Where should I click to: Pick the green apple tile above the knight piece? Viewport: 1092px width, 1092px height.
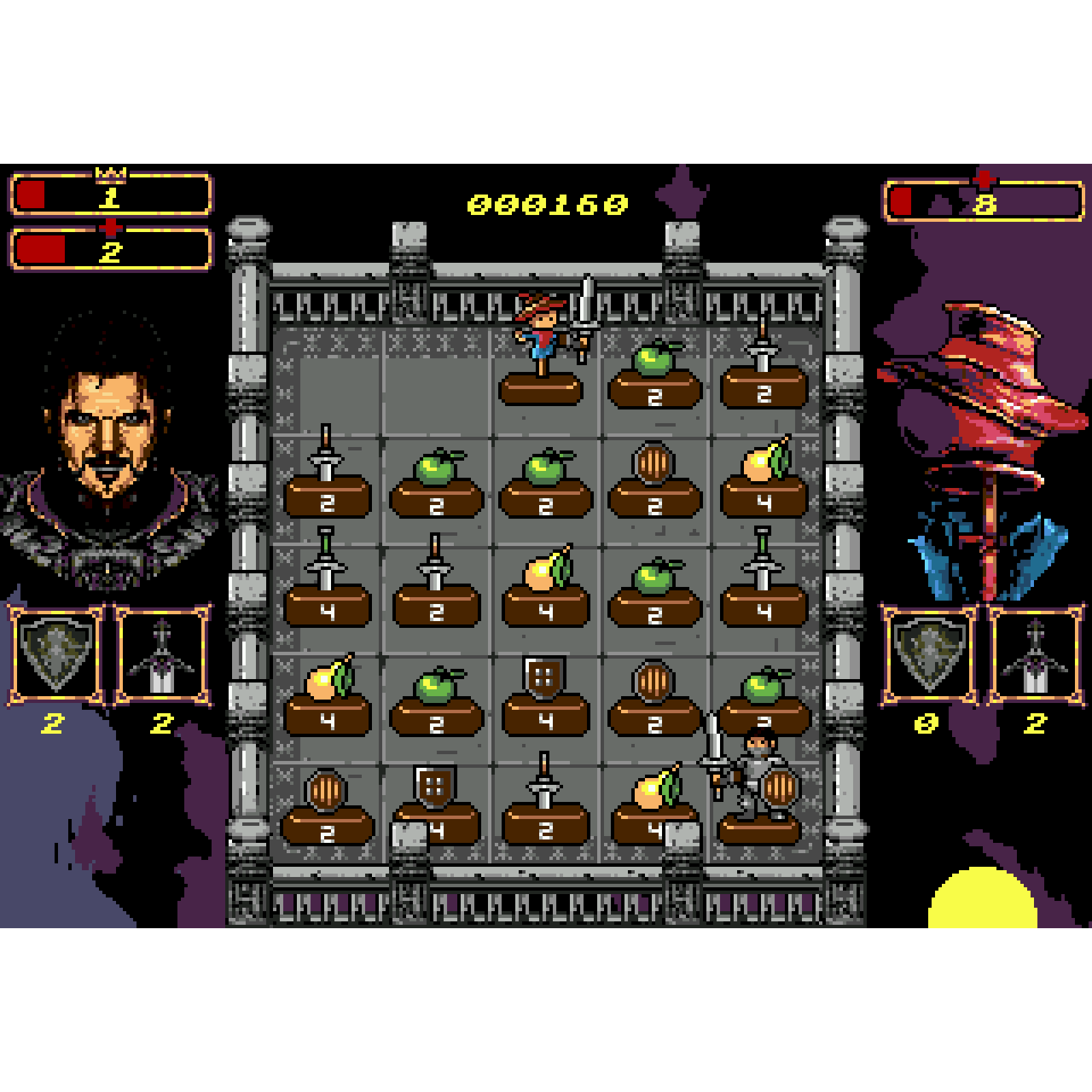click(764, 696)
